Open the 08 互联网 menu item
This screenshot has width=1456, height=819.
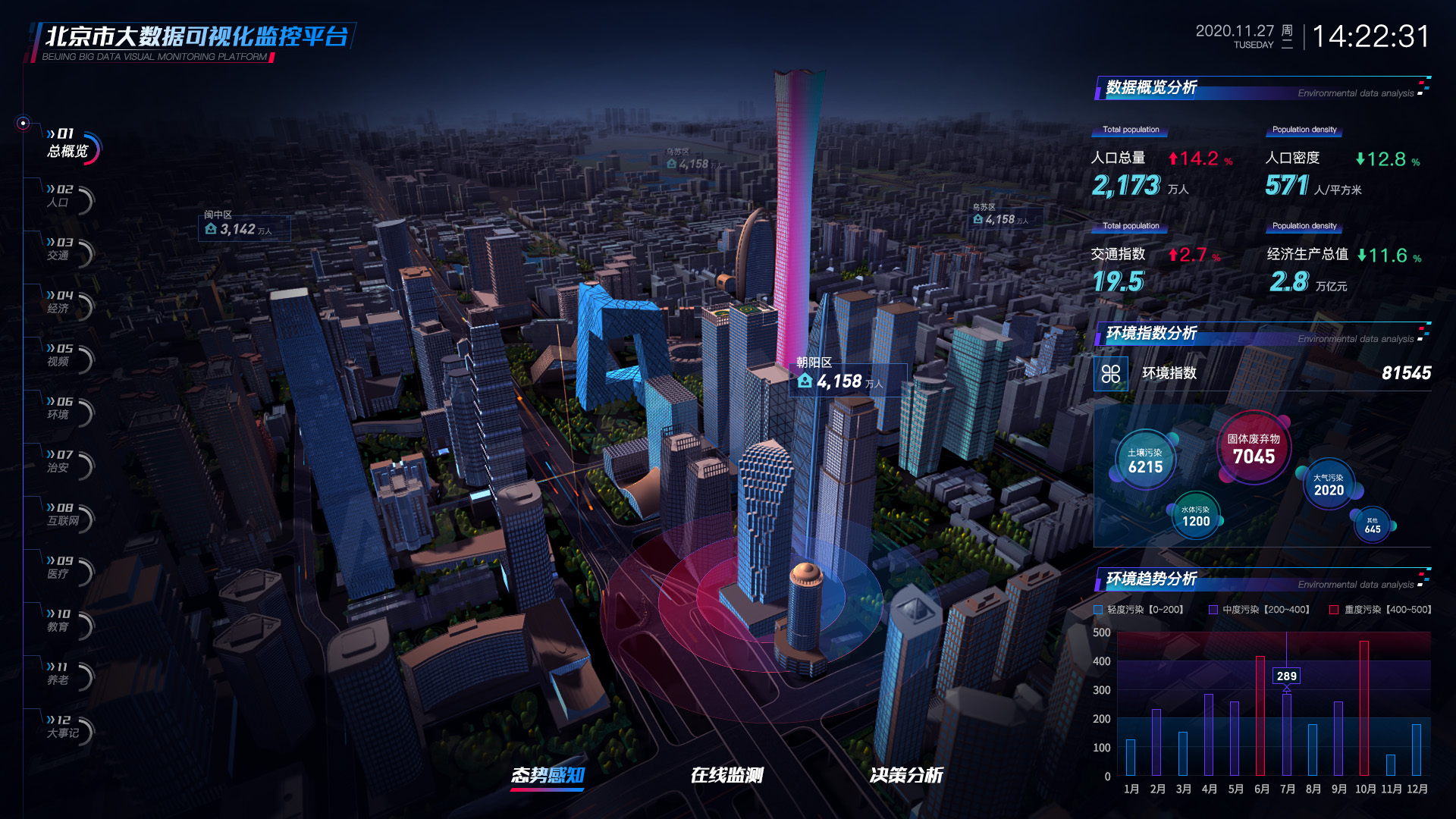coord(64,515)
